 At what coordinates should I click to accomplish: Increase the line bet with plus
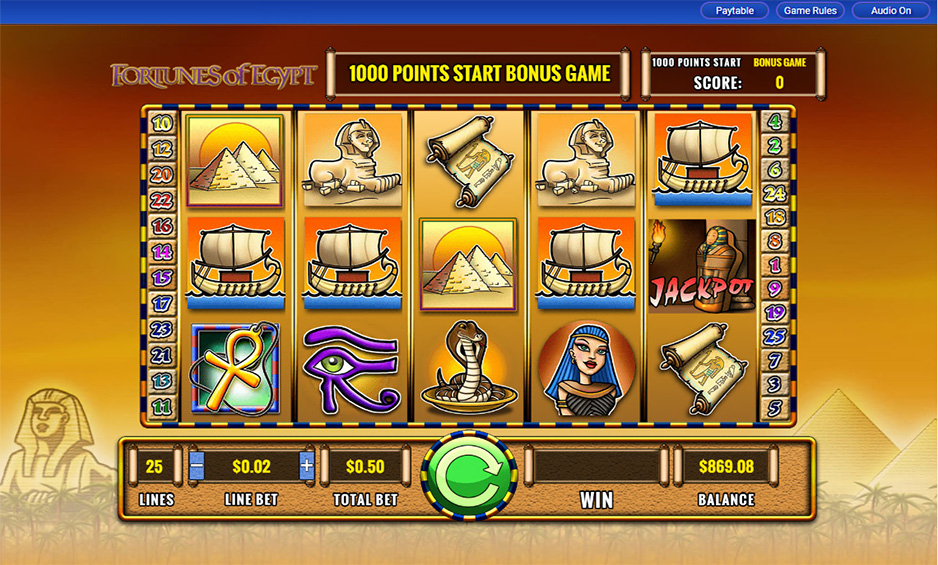click(306, 466)
